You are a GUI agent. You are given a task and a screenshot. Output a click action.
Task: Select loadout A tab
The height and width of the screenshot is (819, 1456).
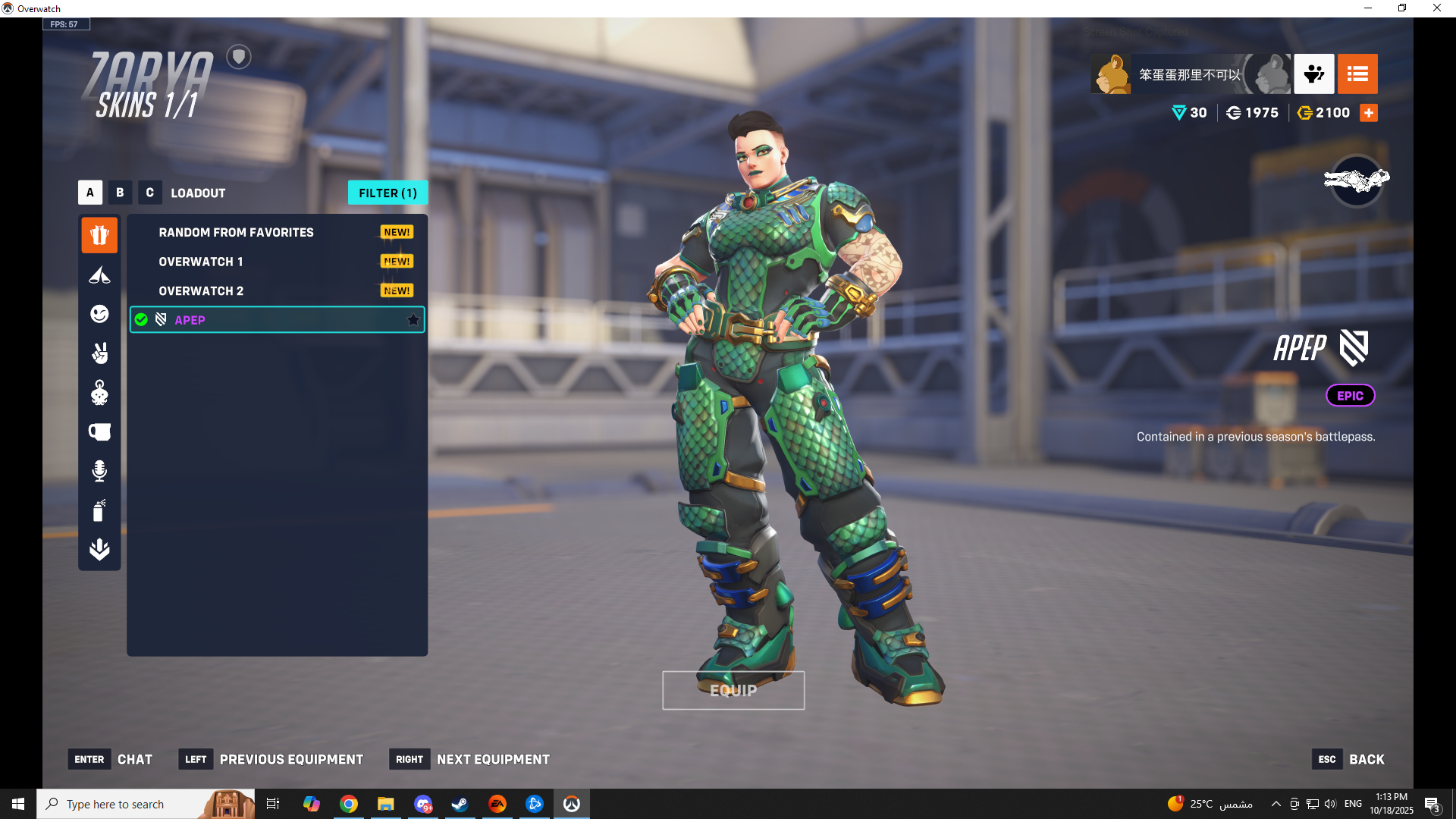(x=89, y=193)
